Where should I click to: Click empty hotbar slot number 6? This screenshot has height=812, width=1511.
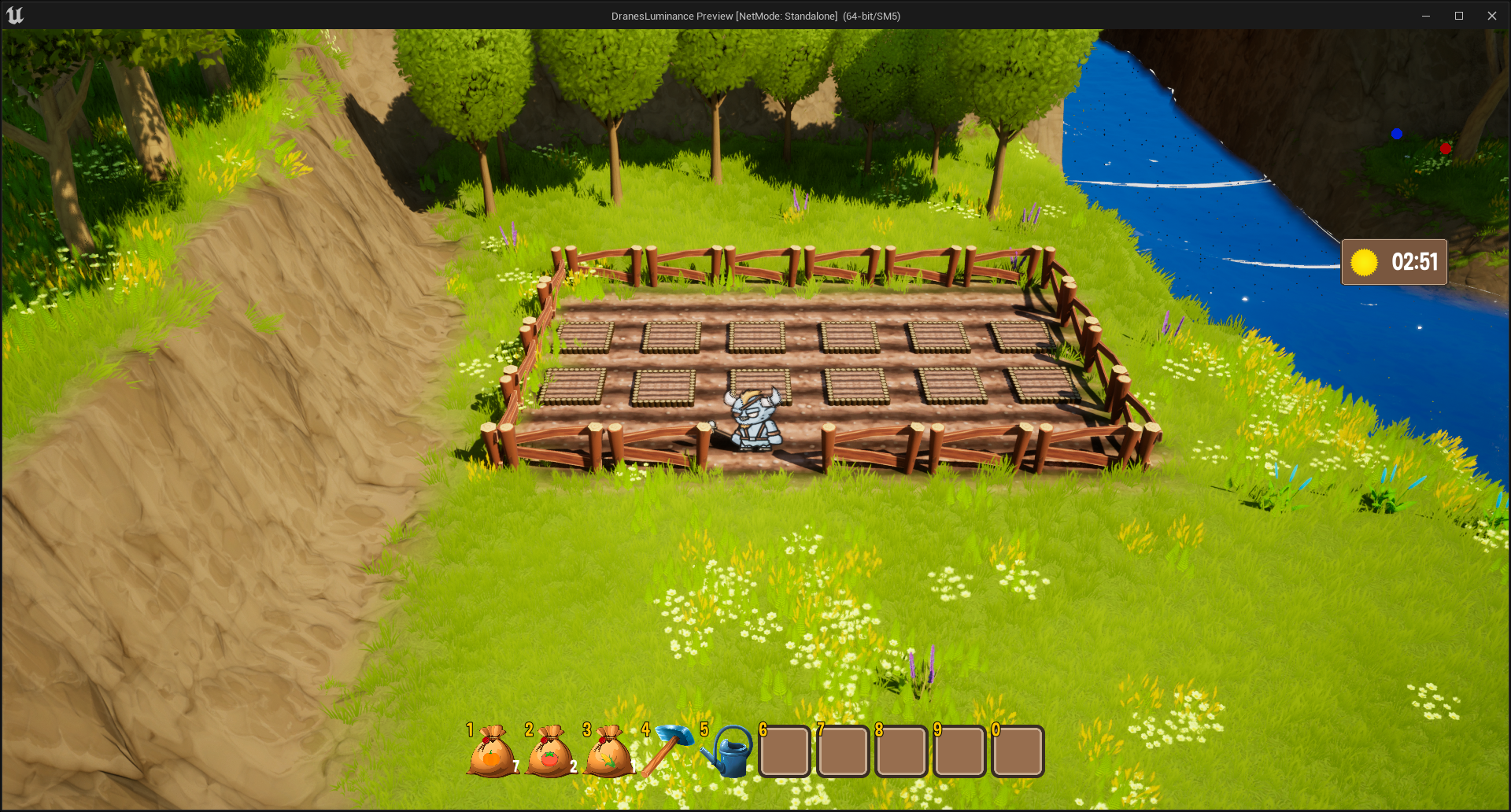coord(785,752)
